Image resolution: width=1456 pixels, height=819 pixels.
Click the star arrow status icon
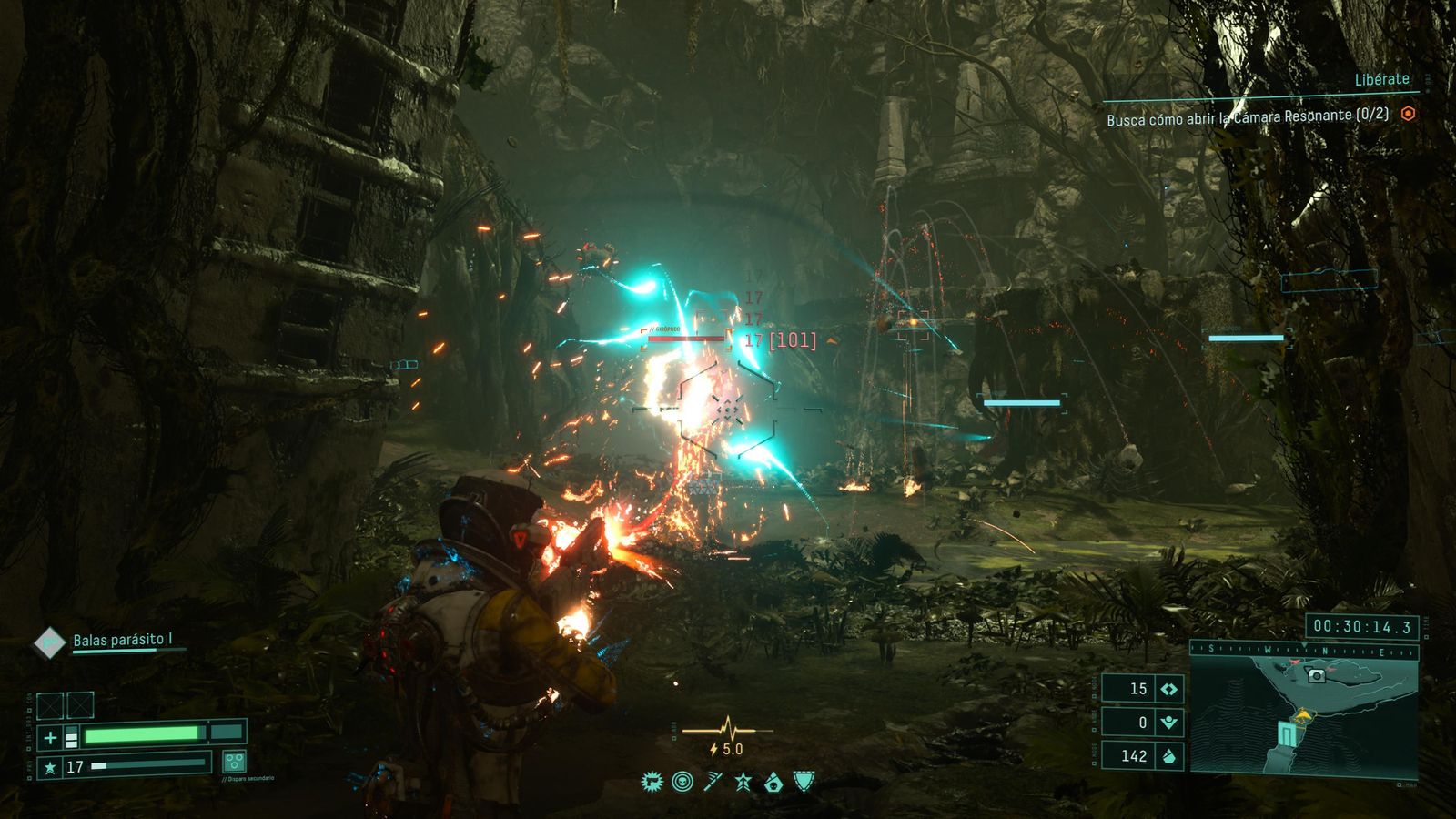pyautogui.click(x=743, y=782)
